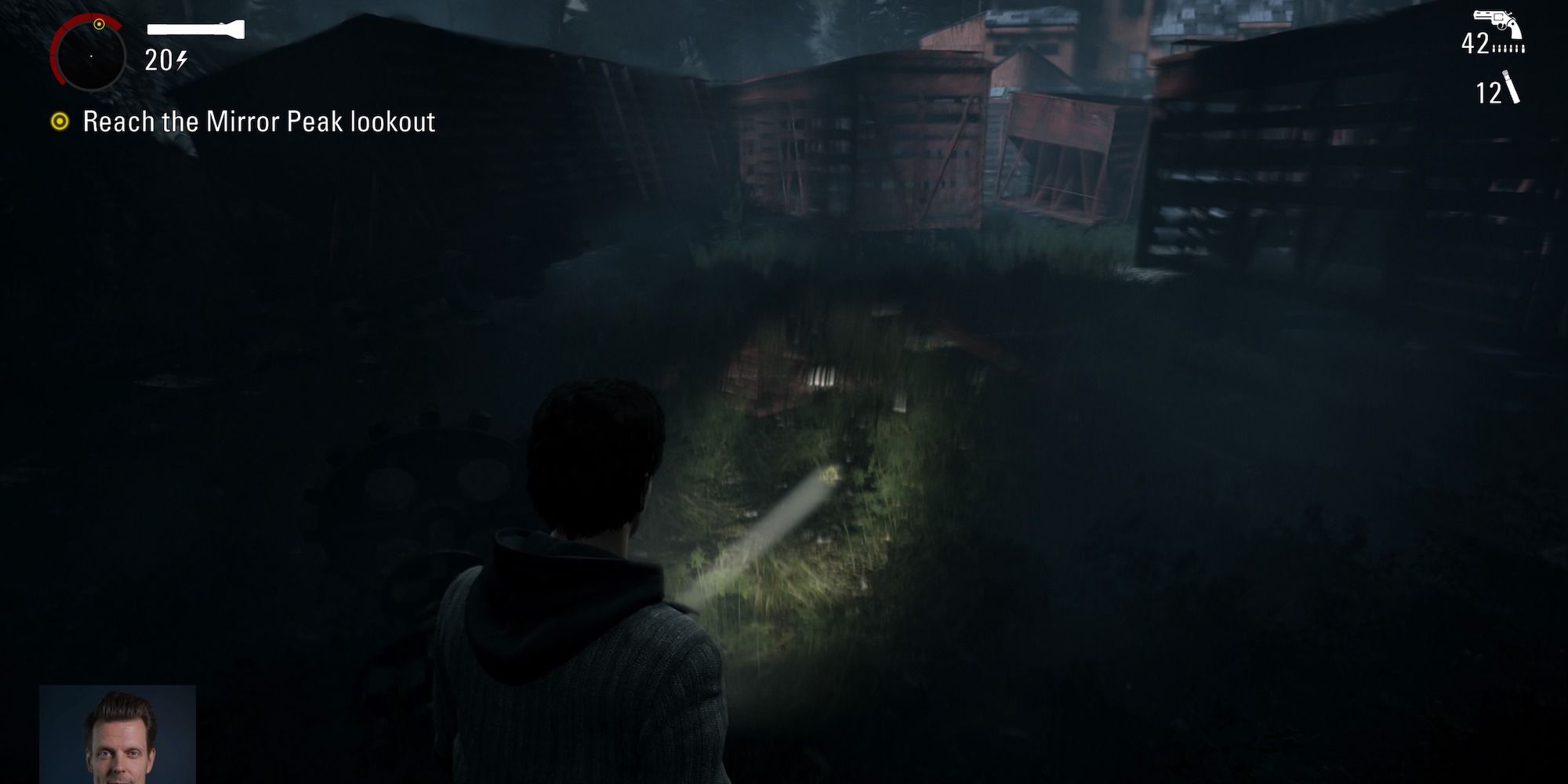Select the flare icon in the HUD
This screenshot has height=784, width=1568.
(x=1513, y=89)
